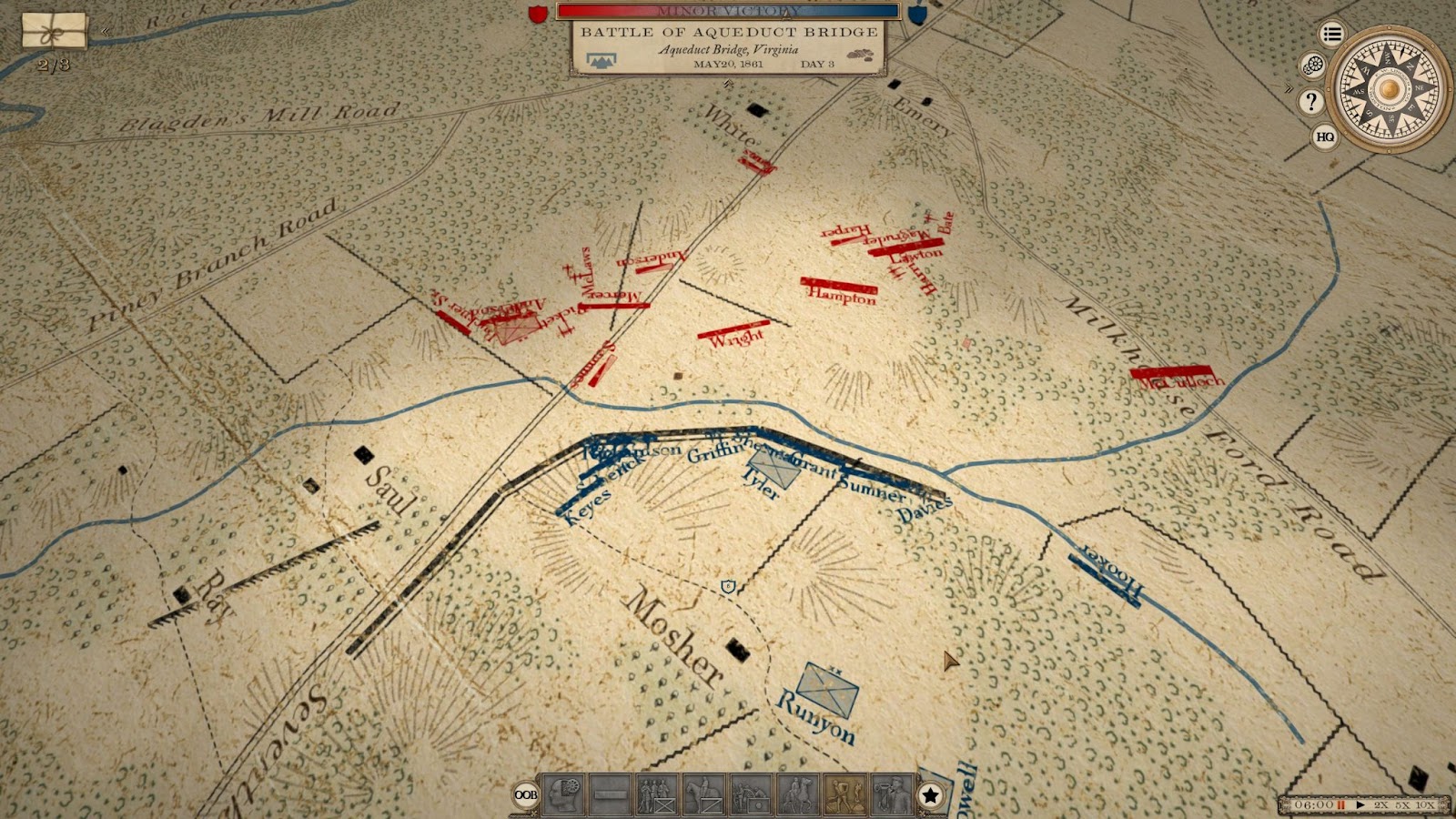Resume play at normal speed
1456x819 pixels.
(x=1360, y=805)
